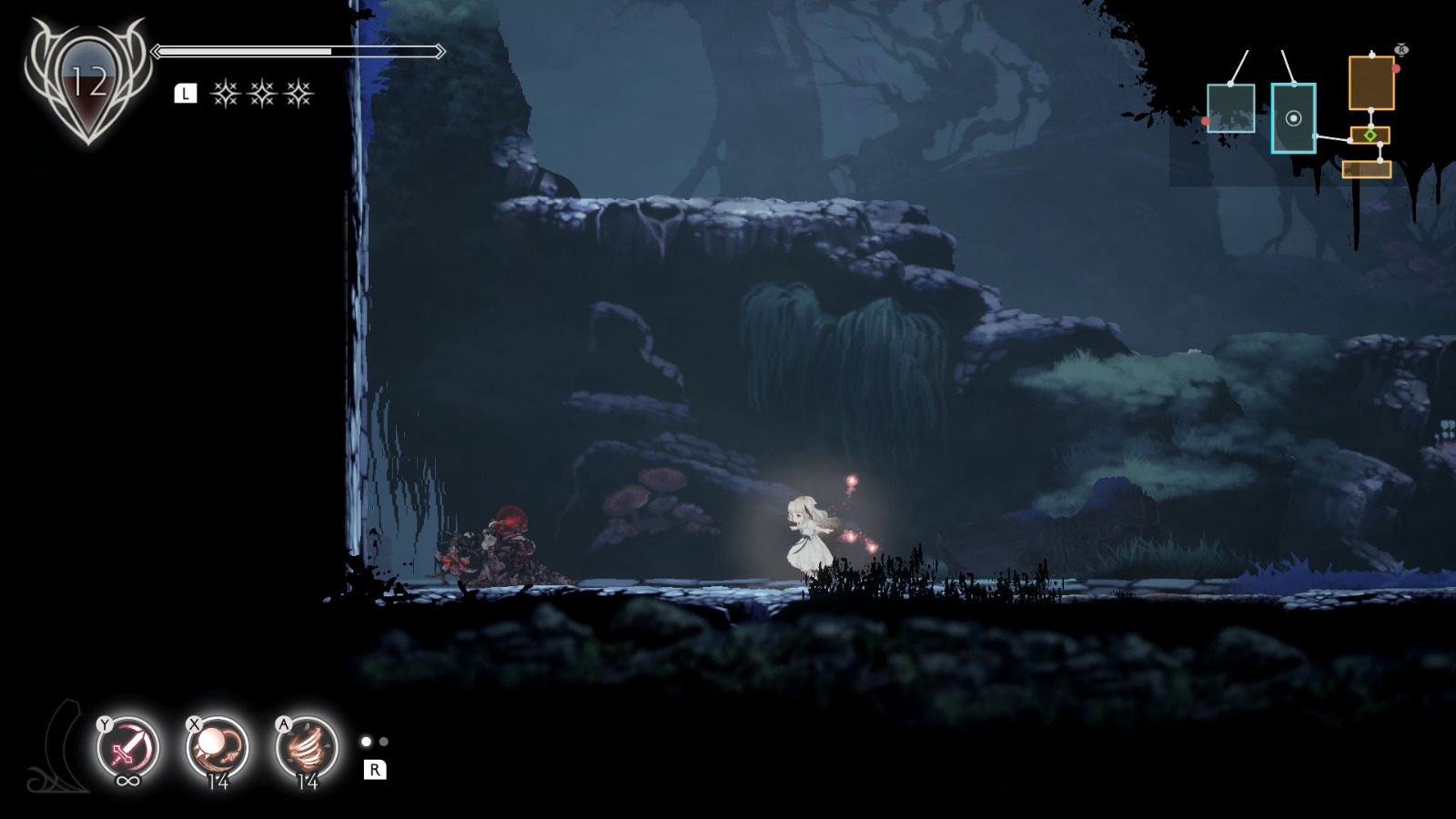Click the large orange room on the minimap
This screenshot has width=1456, height=819.
1372,83
